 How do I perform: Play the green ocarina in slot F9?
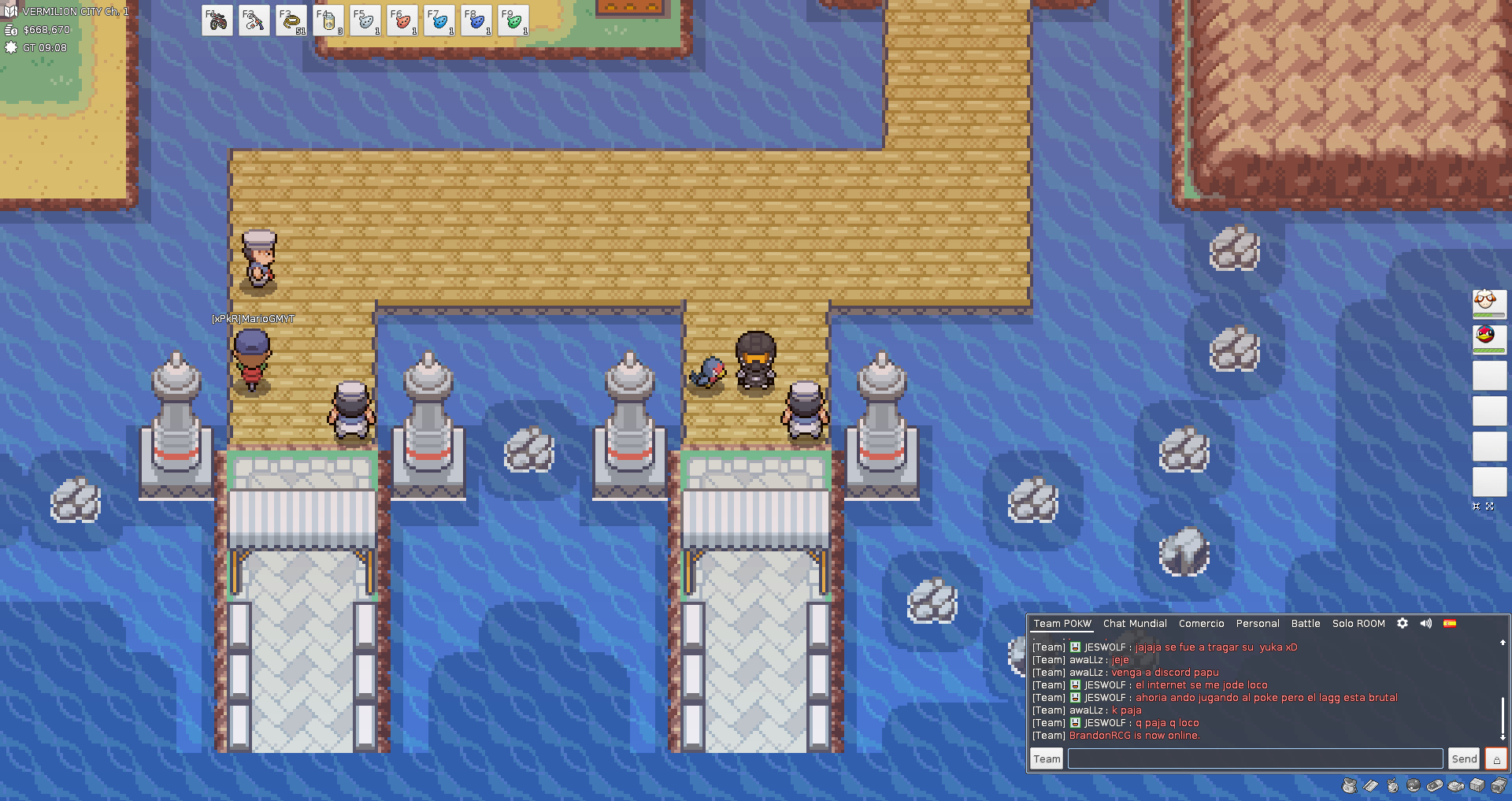click(x=513, y=20)
